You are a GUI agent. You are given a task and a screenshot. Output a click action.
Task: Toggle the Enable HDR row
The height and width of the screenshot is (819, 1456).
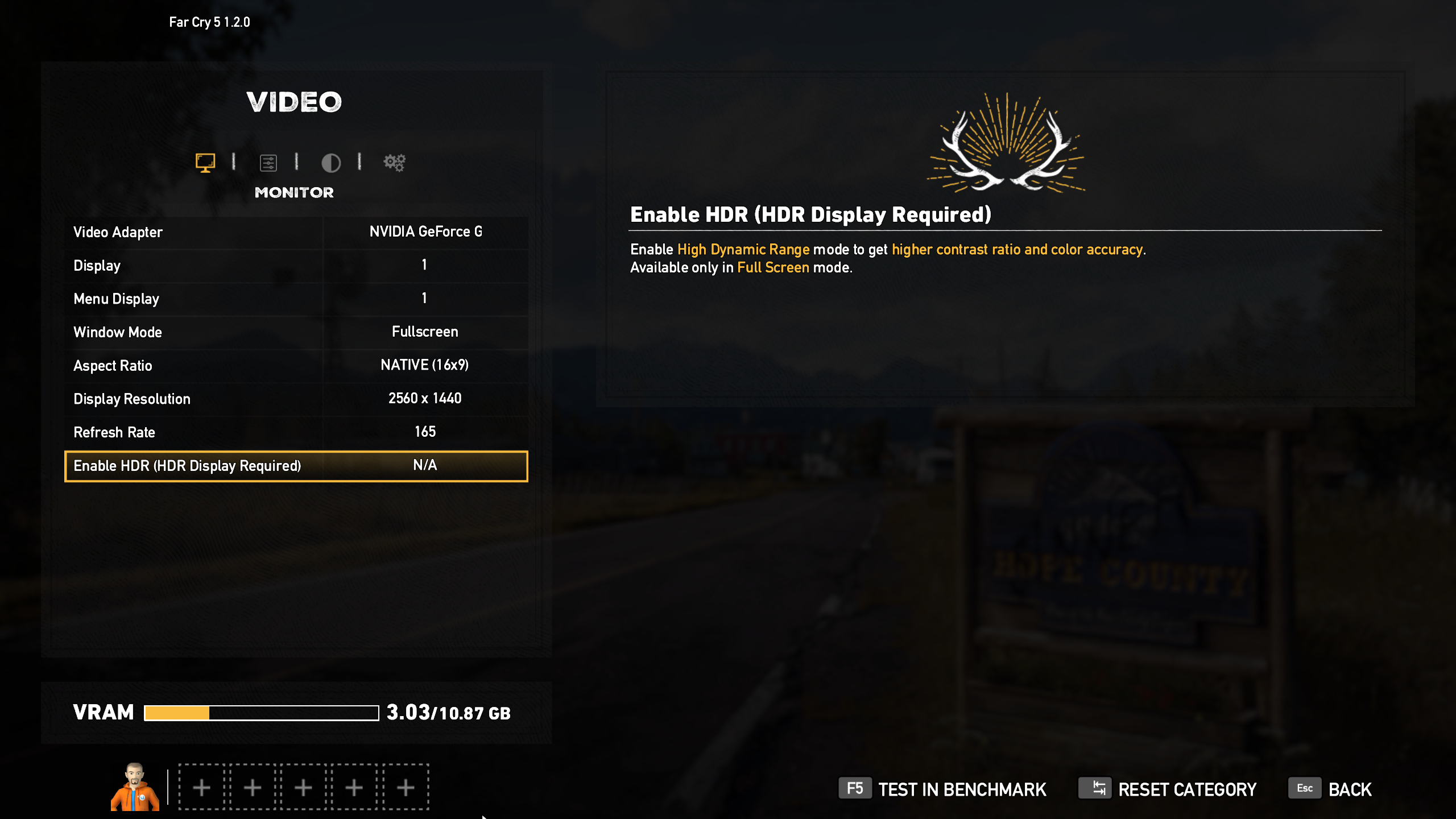coord(296,466)
